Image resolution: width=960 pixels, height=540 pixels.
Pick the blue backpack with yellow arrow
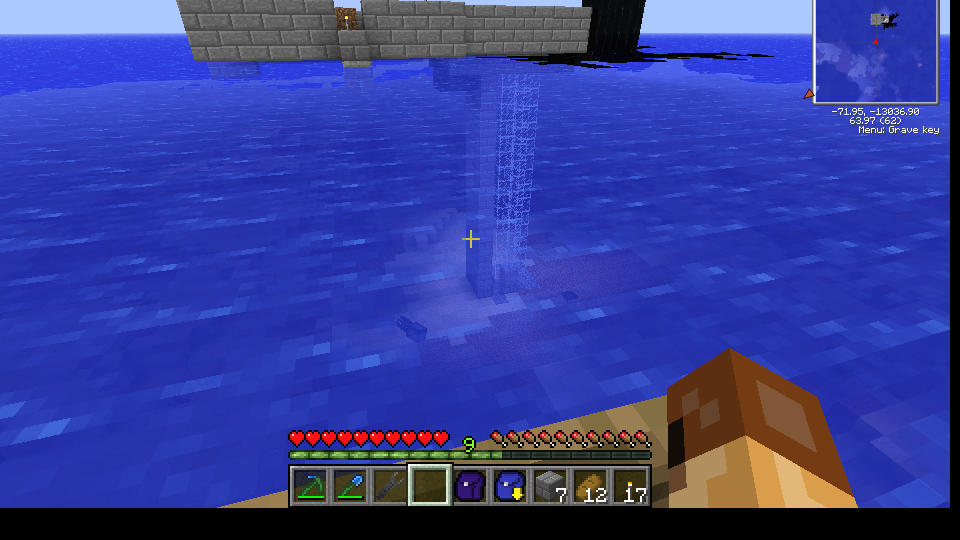pos(510,486)
